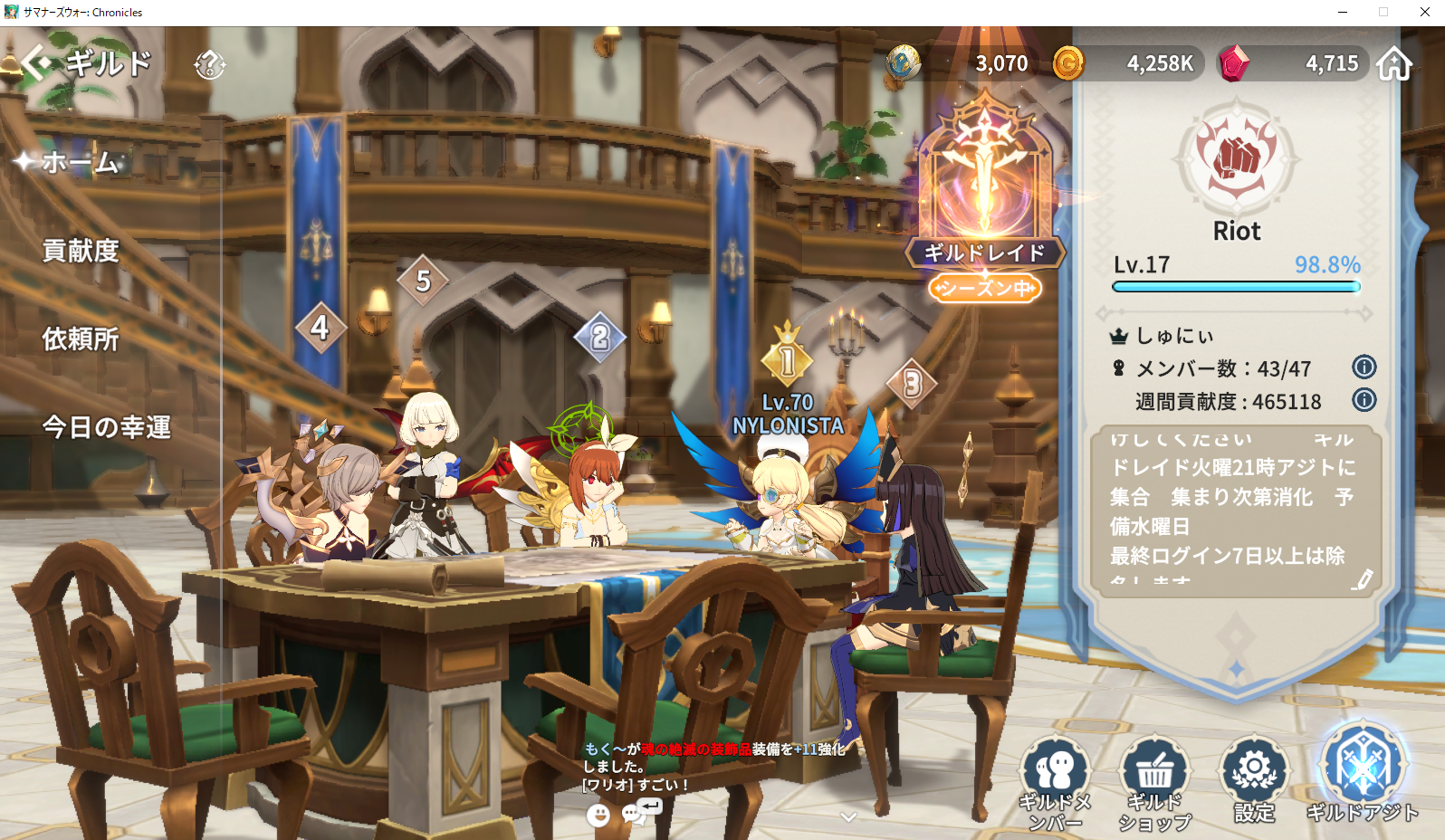Go back using the ギルド back arrow
The image size is (1445, 840).
pos(36,63)
